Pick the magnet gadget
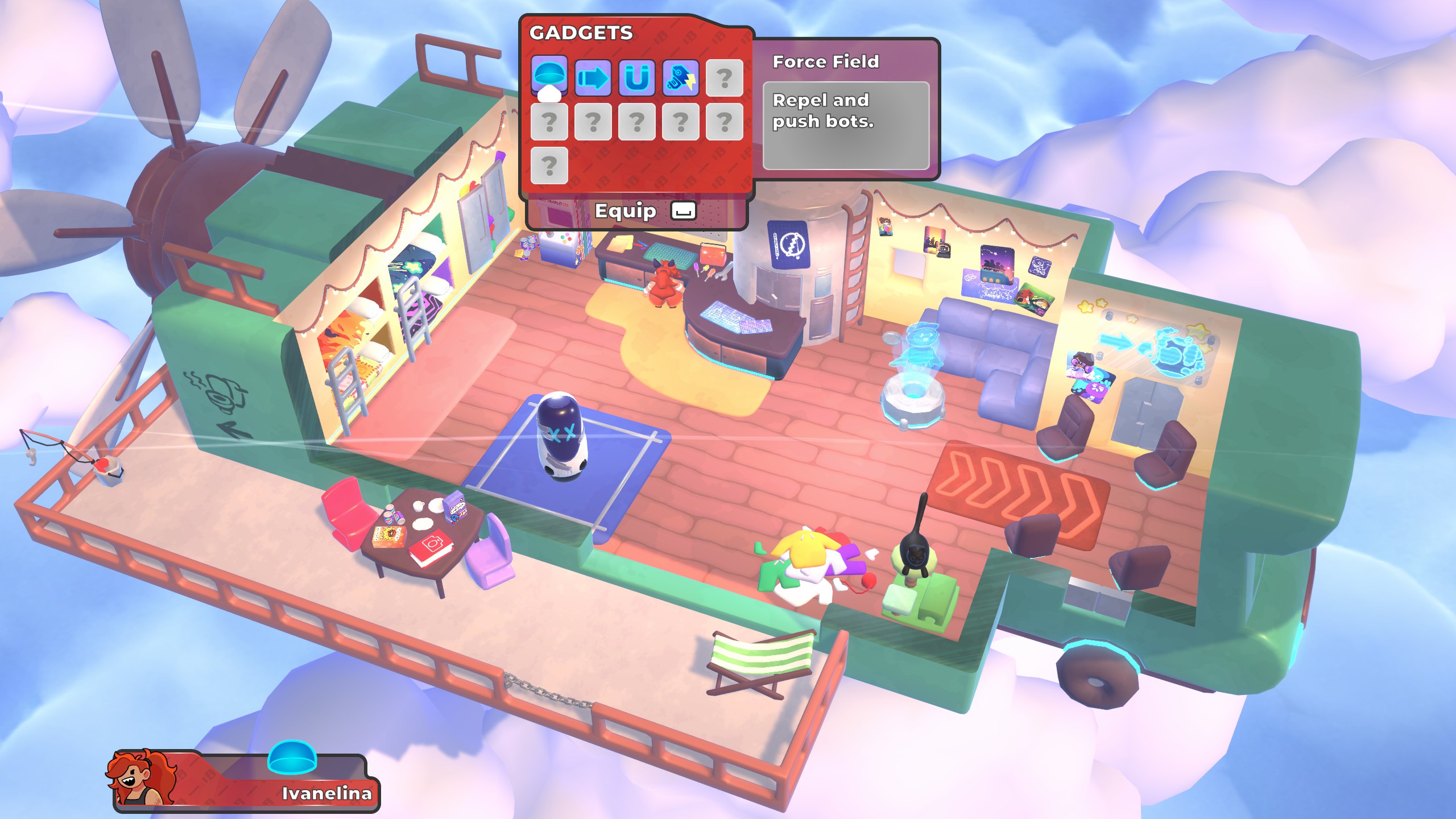 tap(636, 77)
